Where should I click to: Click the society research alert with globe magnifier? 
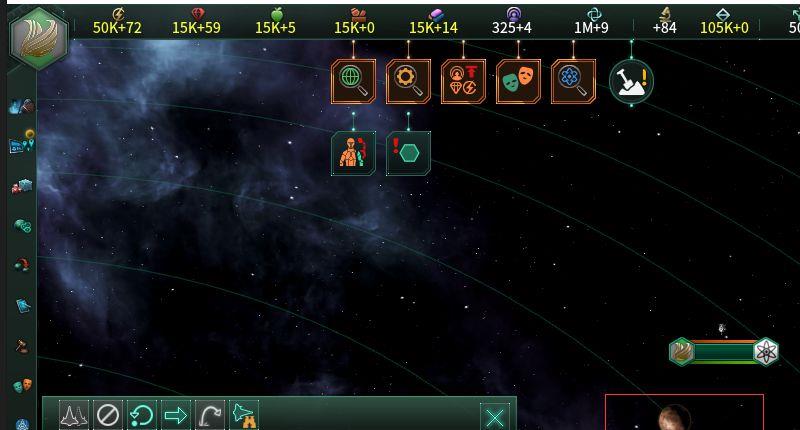tap(353, 82)
